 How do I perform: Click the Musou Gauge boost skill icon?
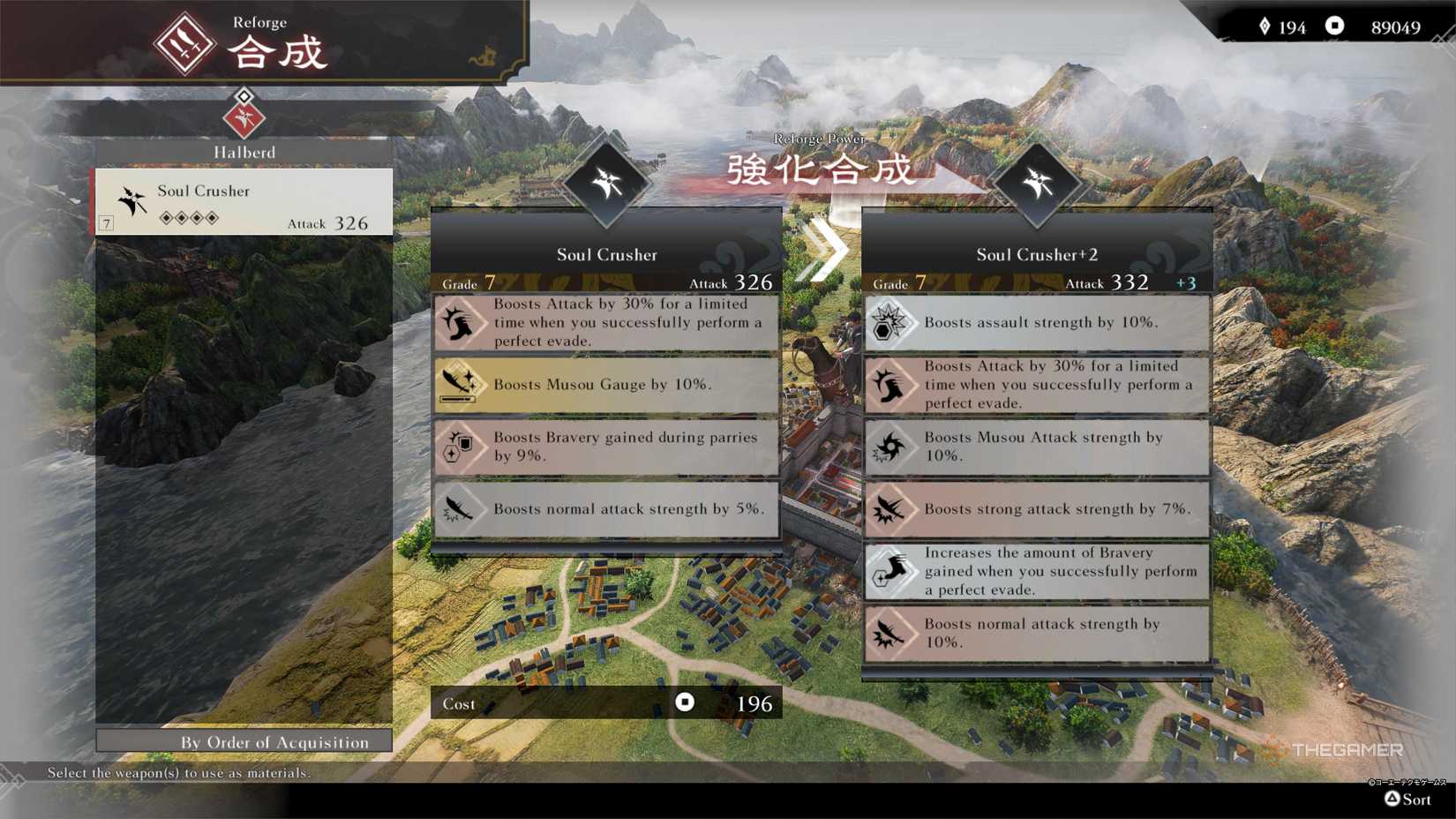[x=462, y=384]
